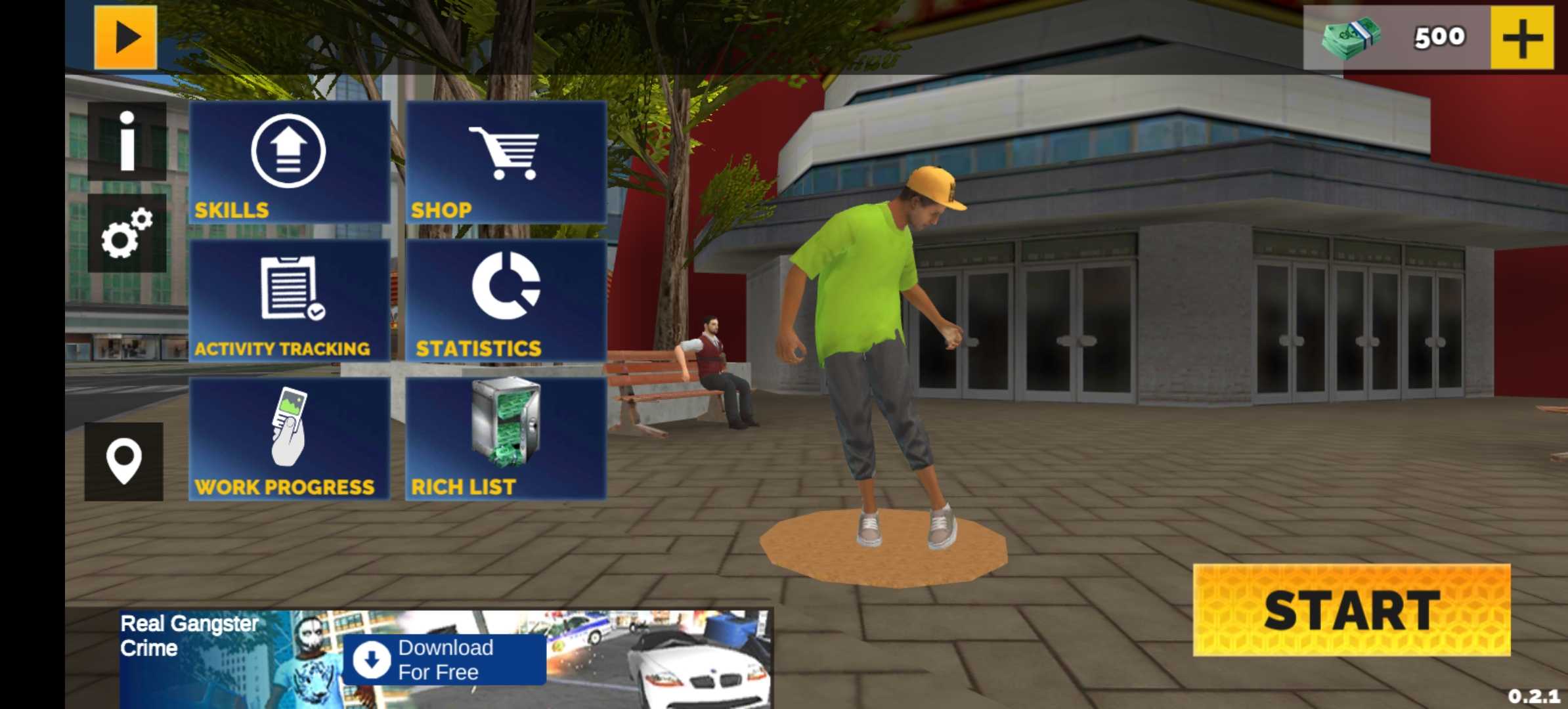The height and width of the screenshot is (709, 1568).
Task: Open Work Progress
Action: click(x=290, y=439)
